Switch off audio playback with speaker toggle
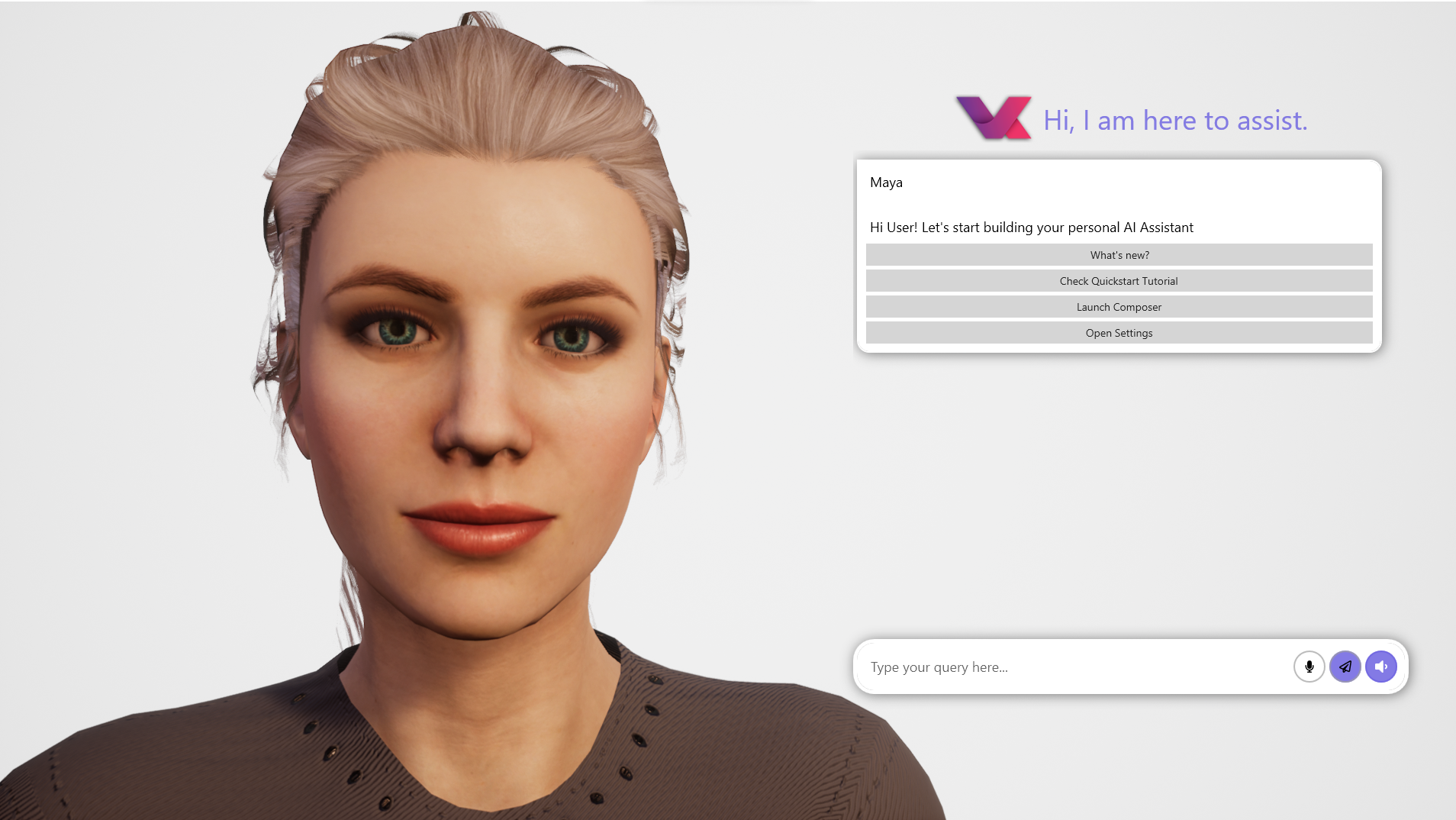This screenshot has height=820, width=1456. [x=1381, y=666]
